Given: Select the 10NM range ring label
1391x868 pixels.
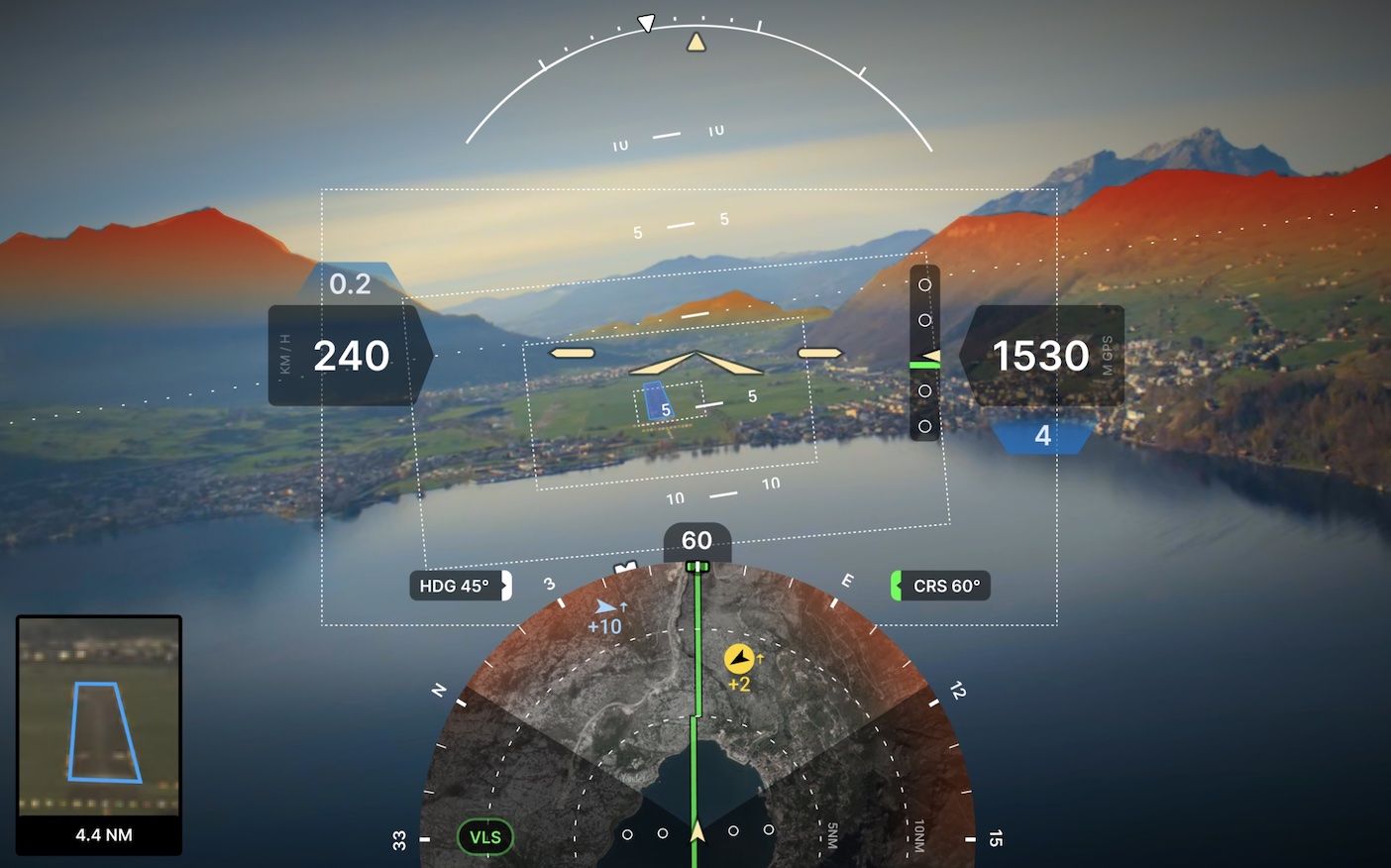Looking at the screenshot, I should pyautogui.click(x=916, y=837).
